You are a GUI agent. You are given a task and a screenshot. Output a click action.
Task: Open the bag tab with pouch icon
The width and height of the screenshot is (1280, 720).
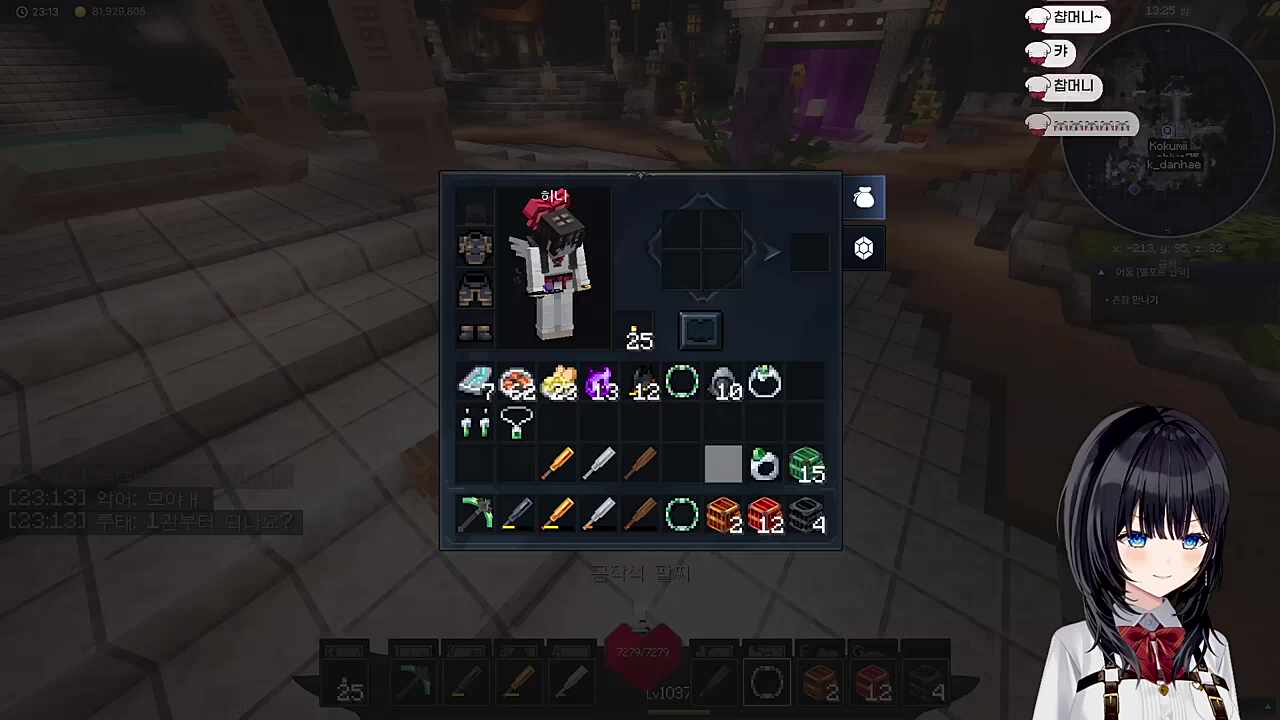(864, 199)
